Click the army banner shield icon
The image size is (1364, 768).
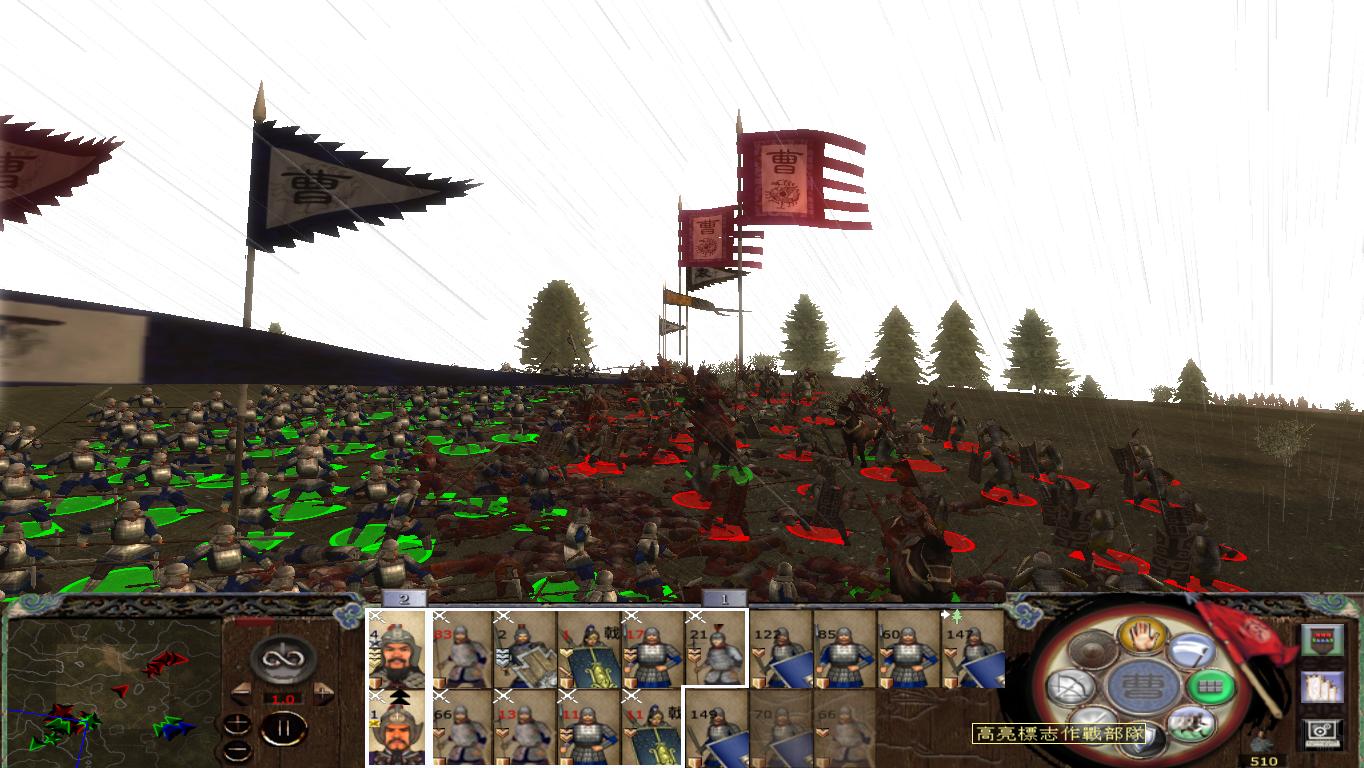point(1321,639)
